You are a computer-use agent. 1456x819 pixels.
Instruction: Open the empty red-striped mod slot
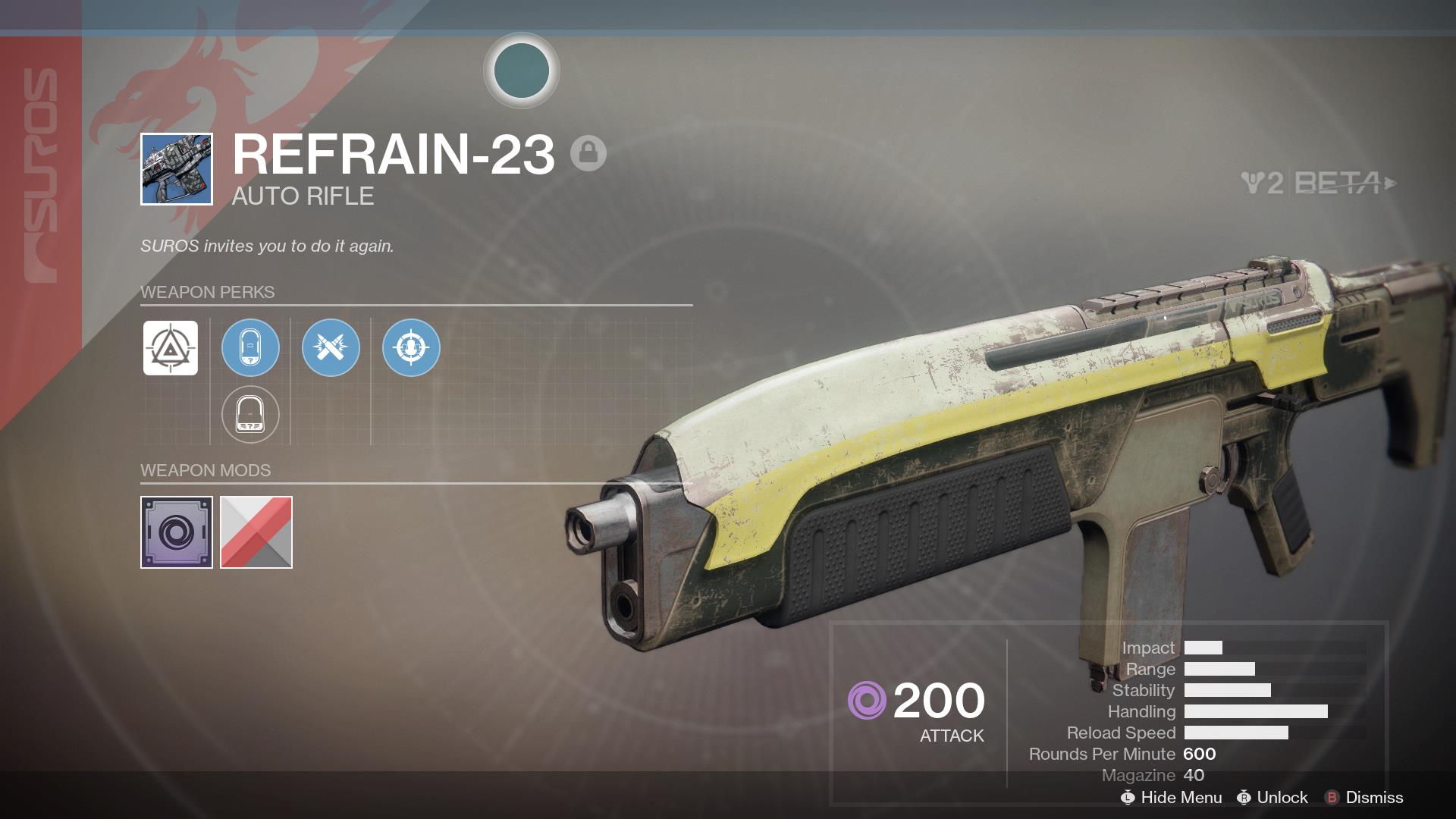pos(255,532)
